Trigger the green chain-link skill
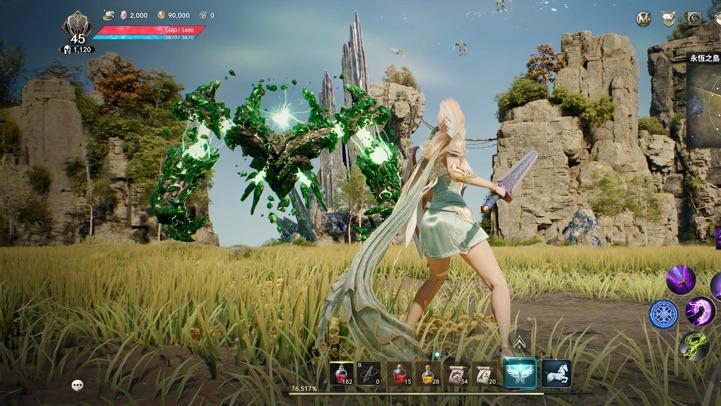This screenshot has width=721, height=406. point(693,345)
